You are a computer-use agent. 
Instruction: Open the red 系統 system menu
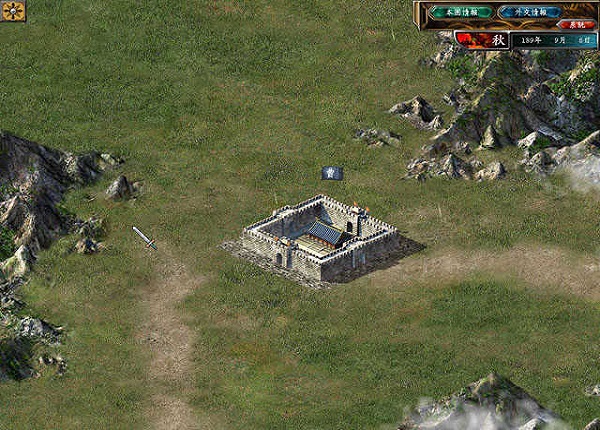click(576, 25)
